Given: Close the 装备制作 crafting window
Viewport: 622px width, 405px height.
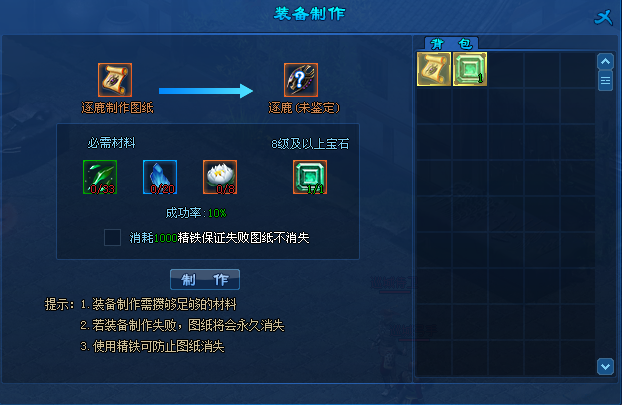Looking at the screenshot, I should [602, 15].
